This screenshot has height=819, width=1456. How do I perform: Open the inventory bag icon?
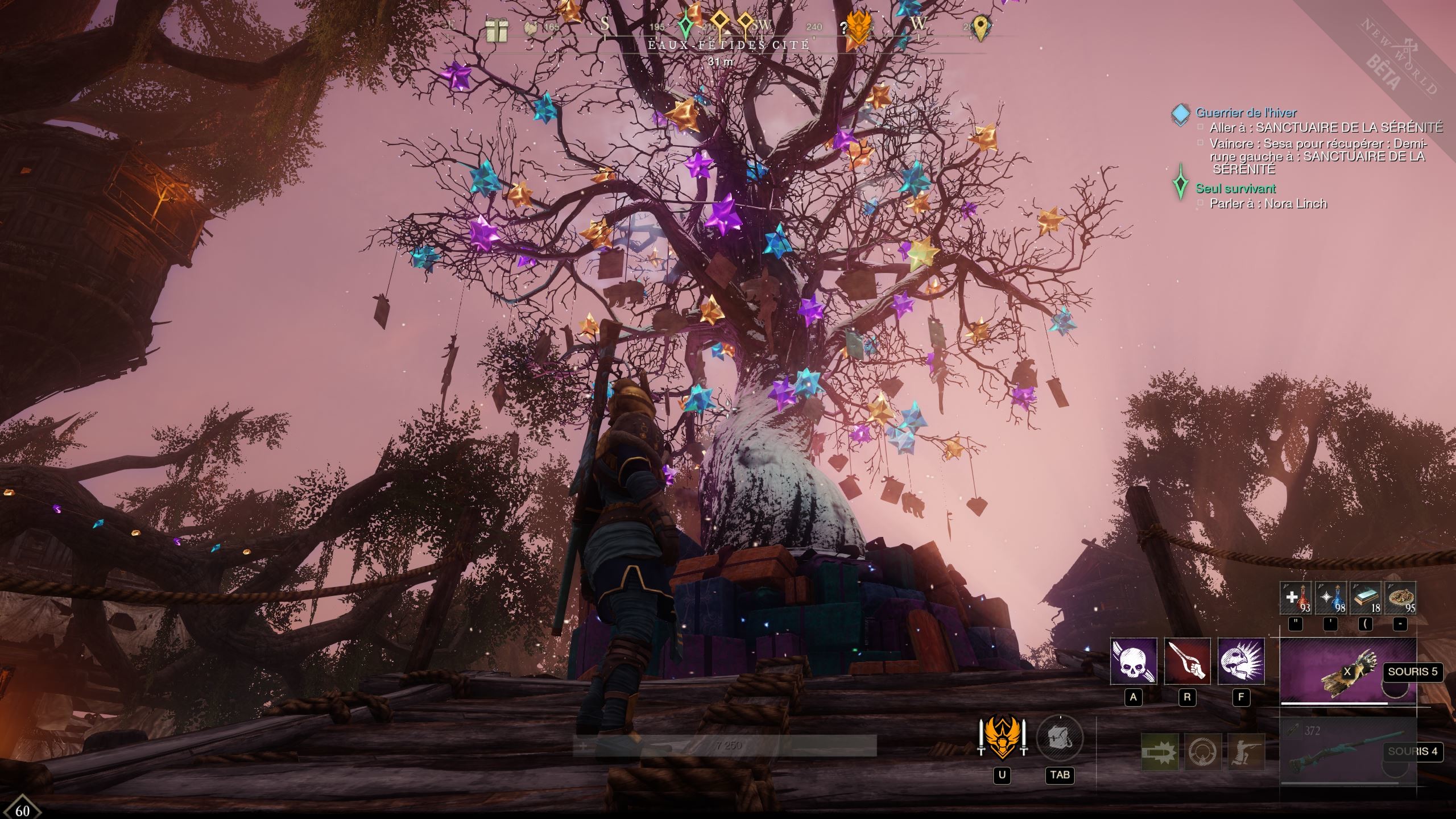(1060, 739)
